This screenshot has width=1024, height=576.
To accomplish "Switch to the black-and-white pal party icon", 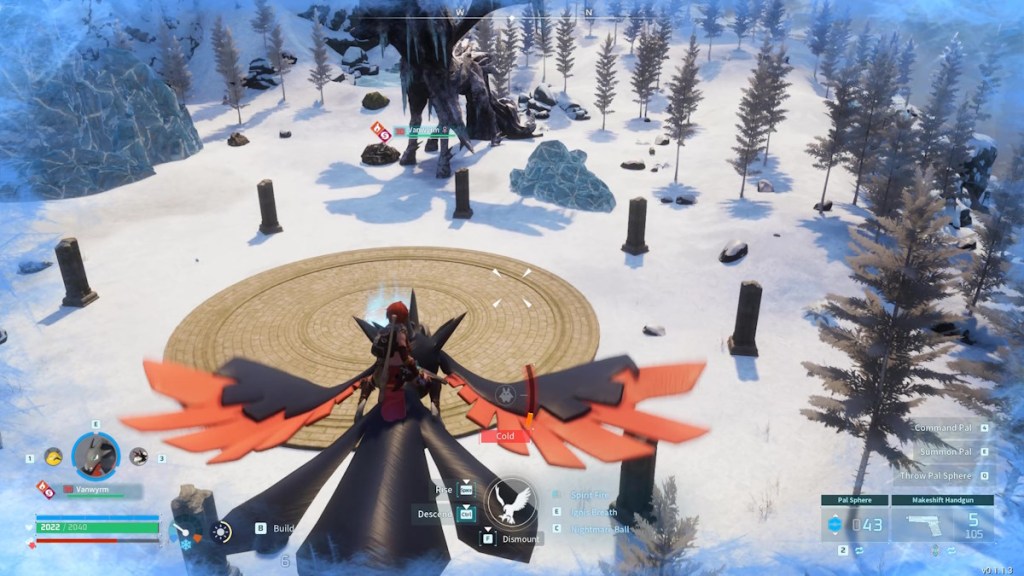I will tap(138, 457).
